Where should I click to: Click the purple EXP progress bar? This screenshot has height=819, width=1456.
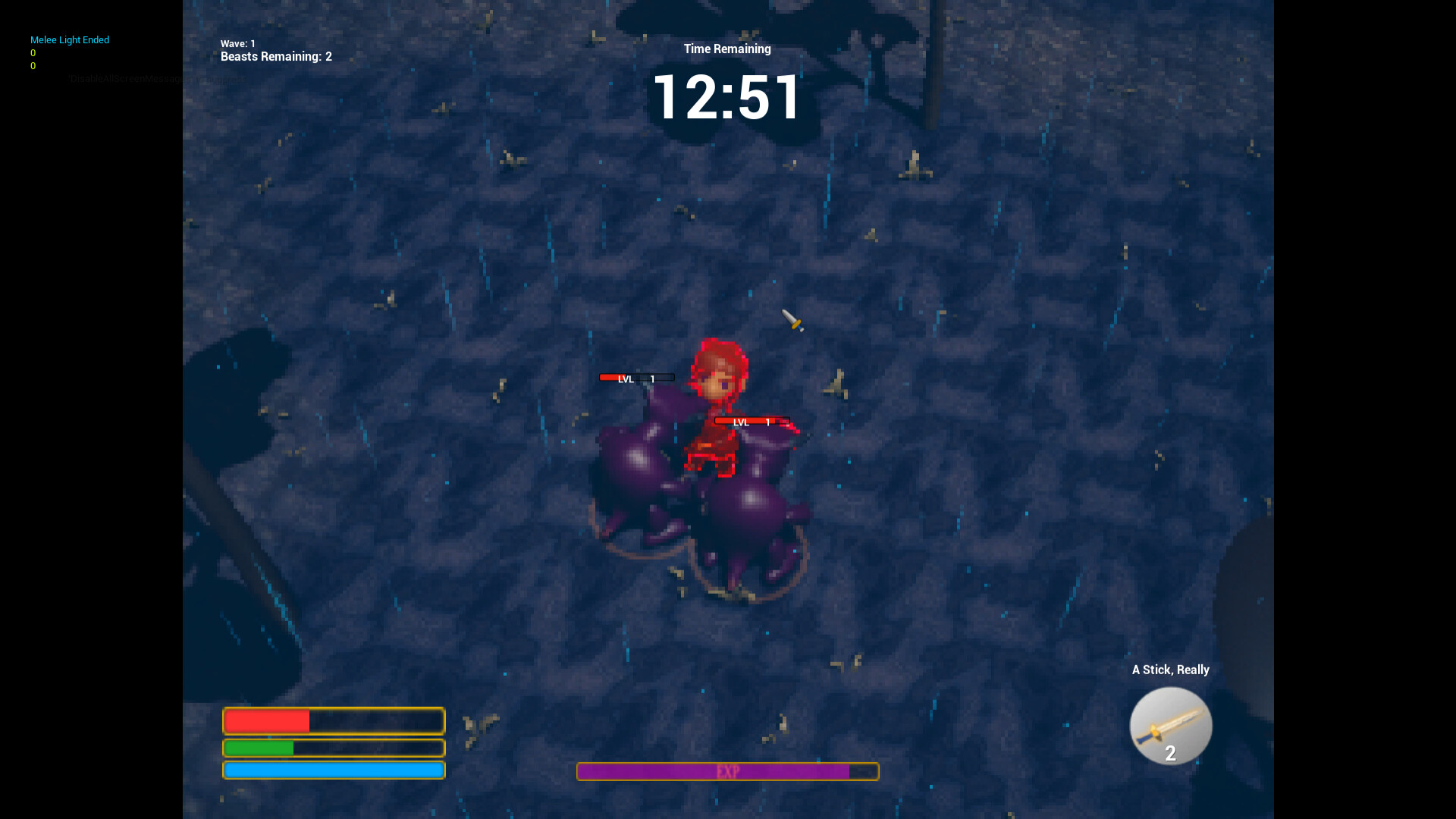tap(727, 771)
